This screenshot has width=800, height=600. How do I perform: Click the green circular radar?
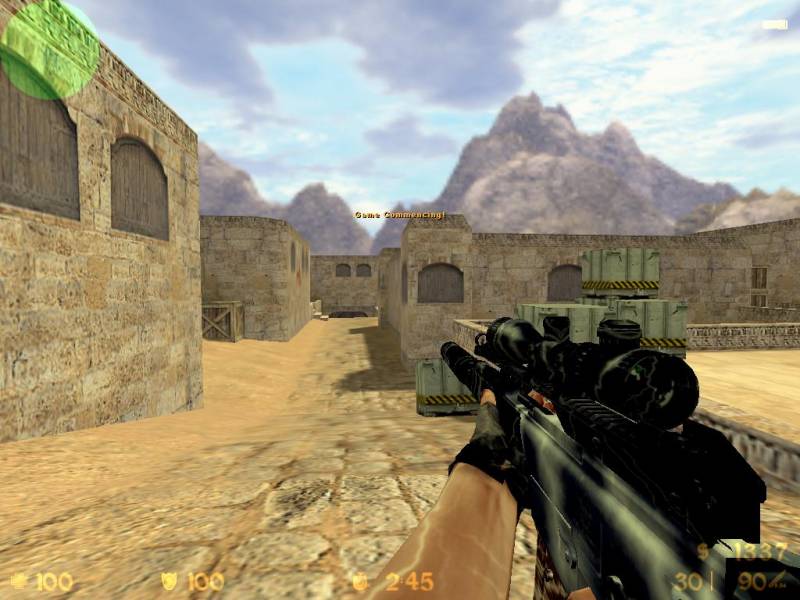click(x=48, y=48)
